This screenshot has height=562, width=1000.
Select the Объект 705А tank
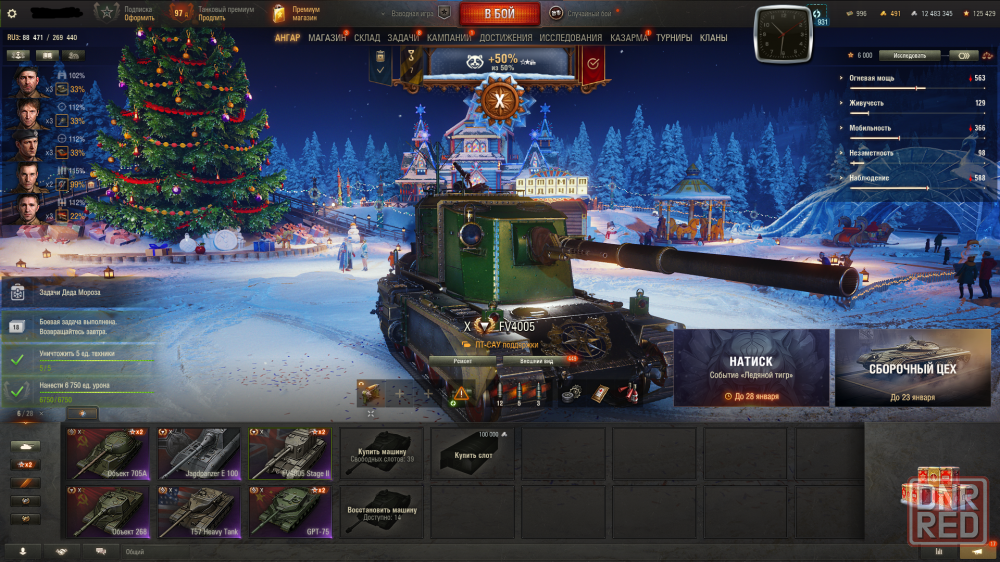(x=108, y=454)
